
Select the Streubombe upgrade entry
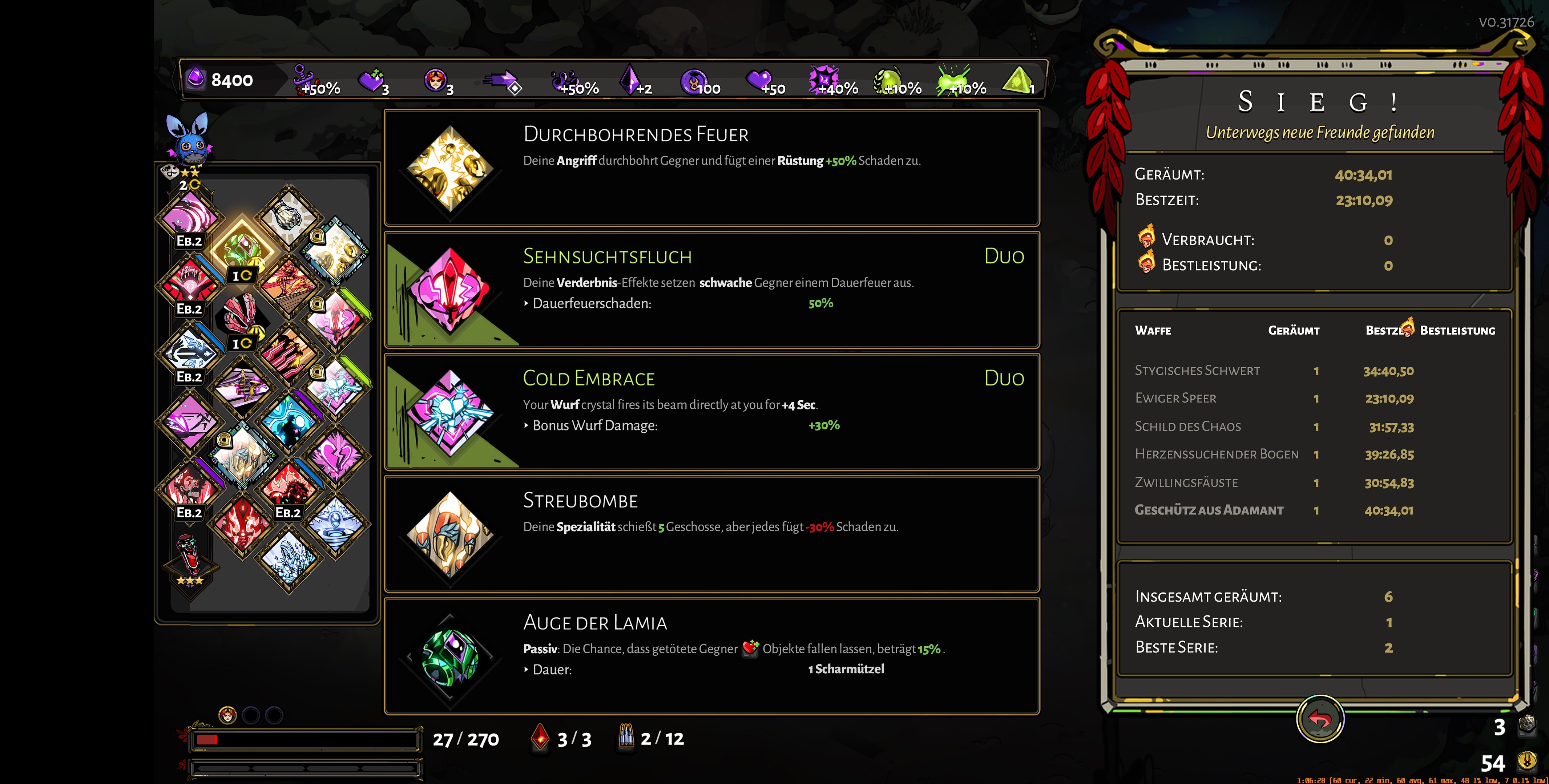coord(712,534)
